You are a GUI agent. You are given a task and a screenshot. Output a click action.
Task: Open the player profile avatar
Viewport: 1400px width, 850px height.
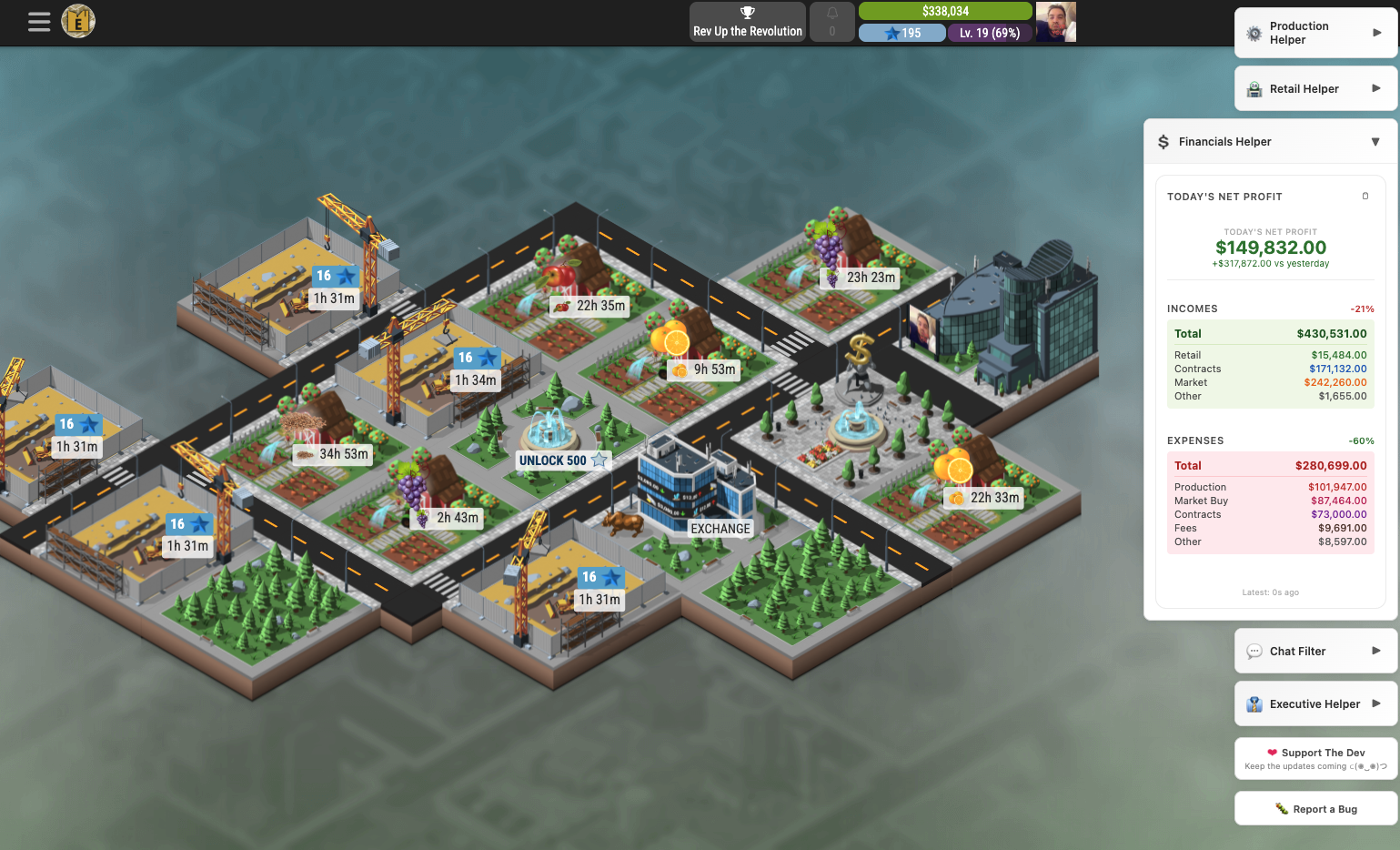click(x=1055, y=22)
